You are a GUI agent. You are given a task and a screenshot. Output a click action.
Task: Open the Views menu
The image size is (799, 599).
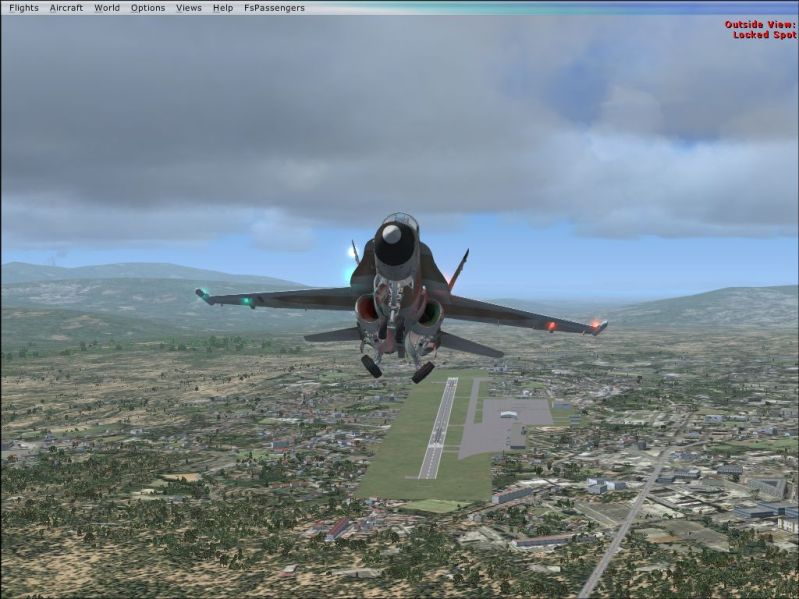pos(189,8)
